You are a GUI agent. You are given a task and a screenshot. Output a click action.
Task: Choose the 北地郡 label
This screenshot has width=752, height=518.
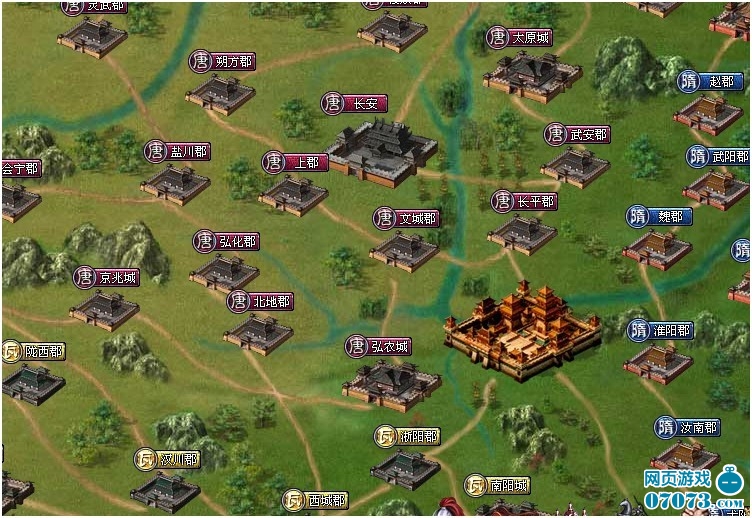(260, 301)
